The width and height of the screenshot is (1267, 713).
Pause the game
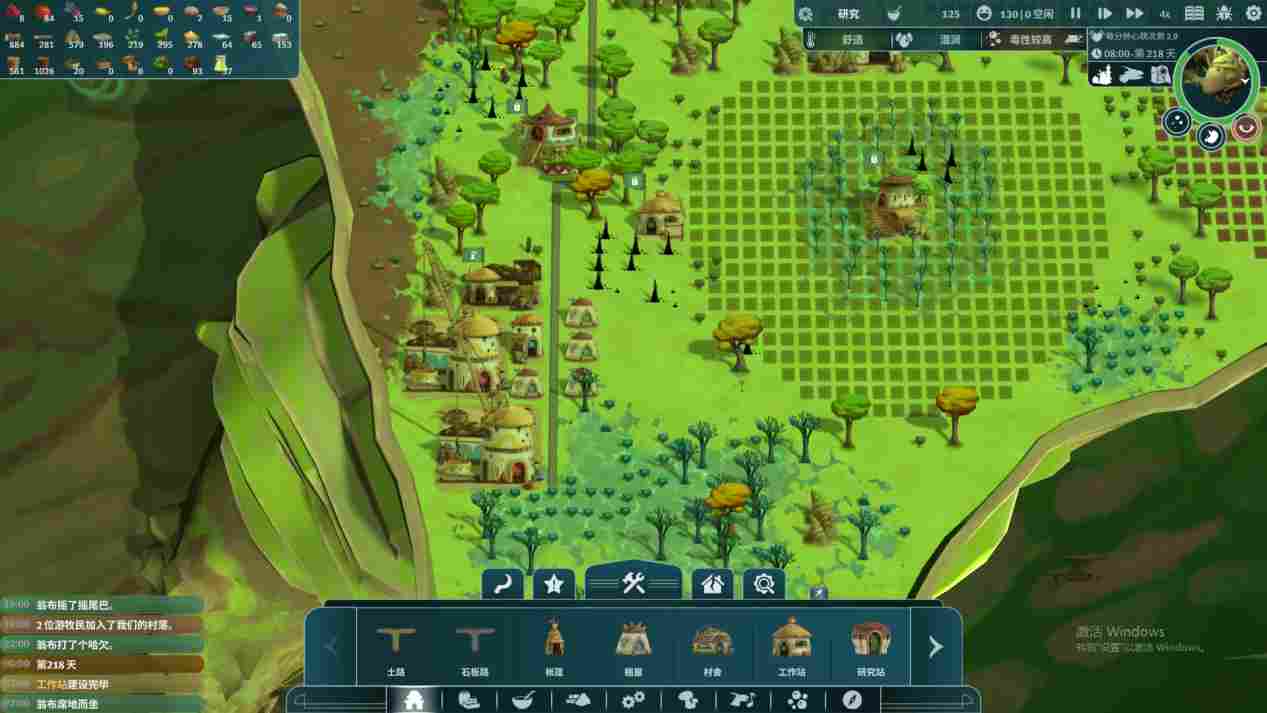[1076, 13]
